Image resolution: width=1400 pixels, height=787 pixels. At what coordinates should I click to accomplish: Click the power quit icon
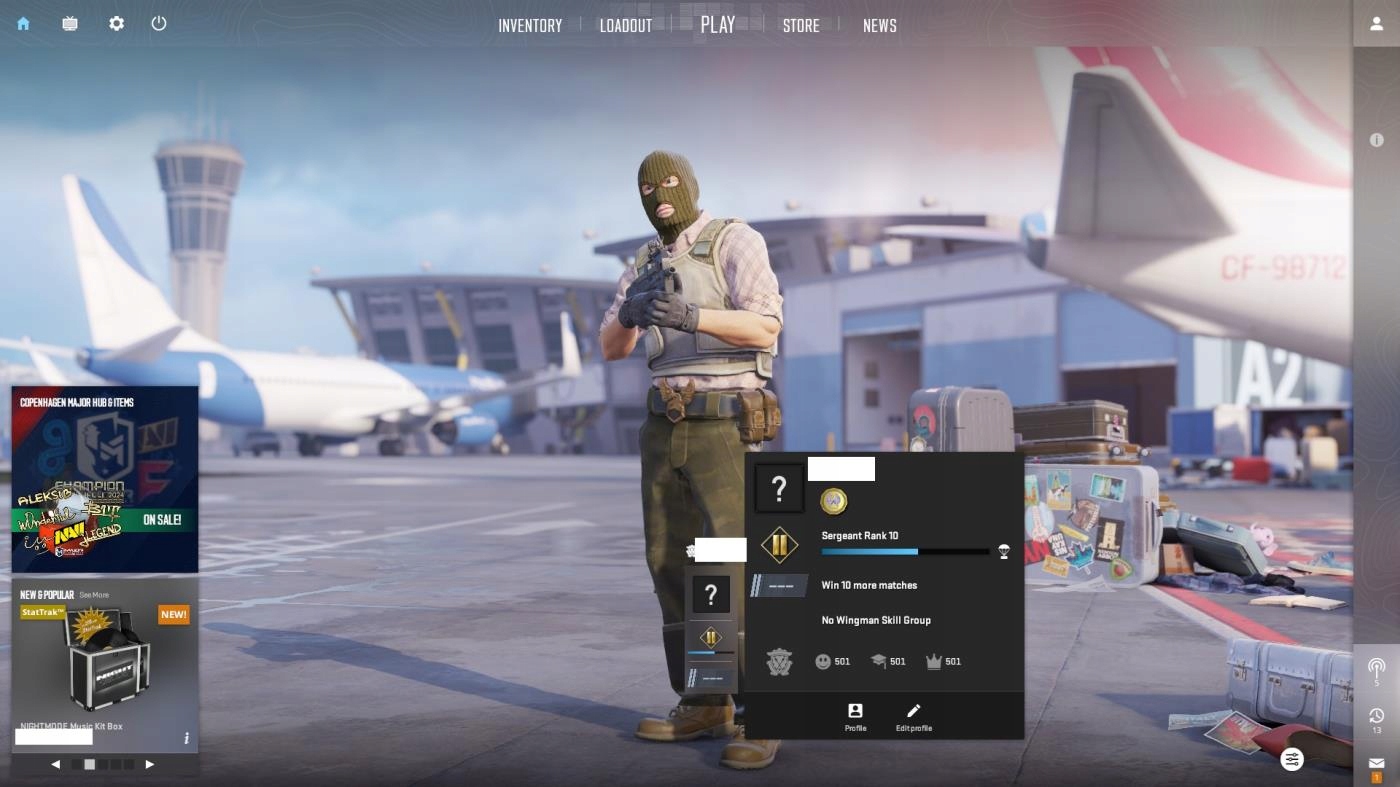pyautogui.click(x=159, y=23)
